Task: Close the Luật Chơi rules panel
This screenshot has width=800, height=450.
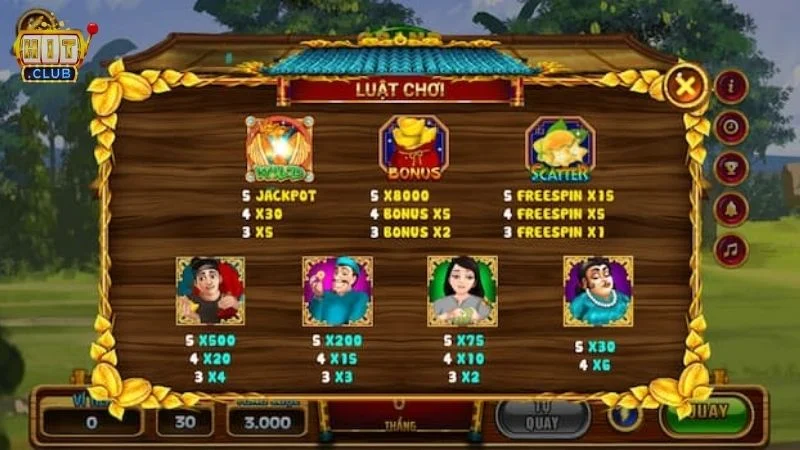Action: pos(685,86)
